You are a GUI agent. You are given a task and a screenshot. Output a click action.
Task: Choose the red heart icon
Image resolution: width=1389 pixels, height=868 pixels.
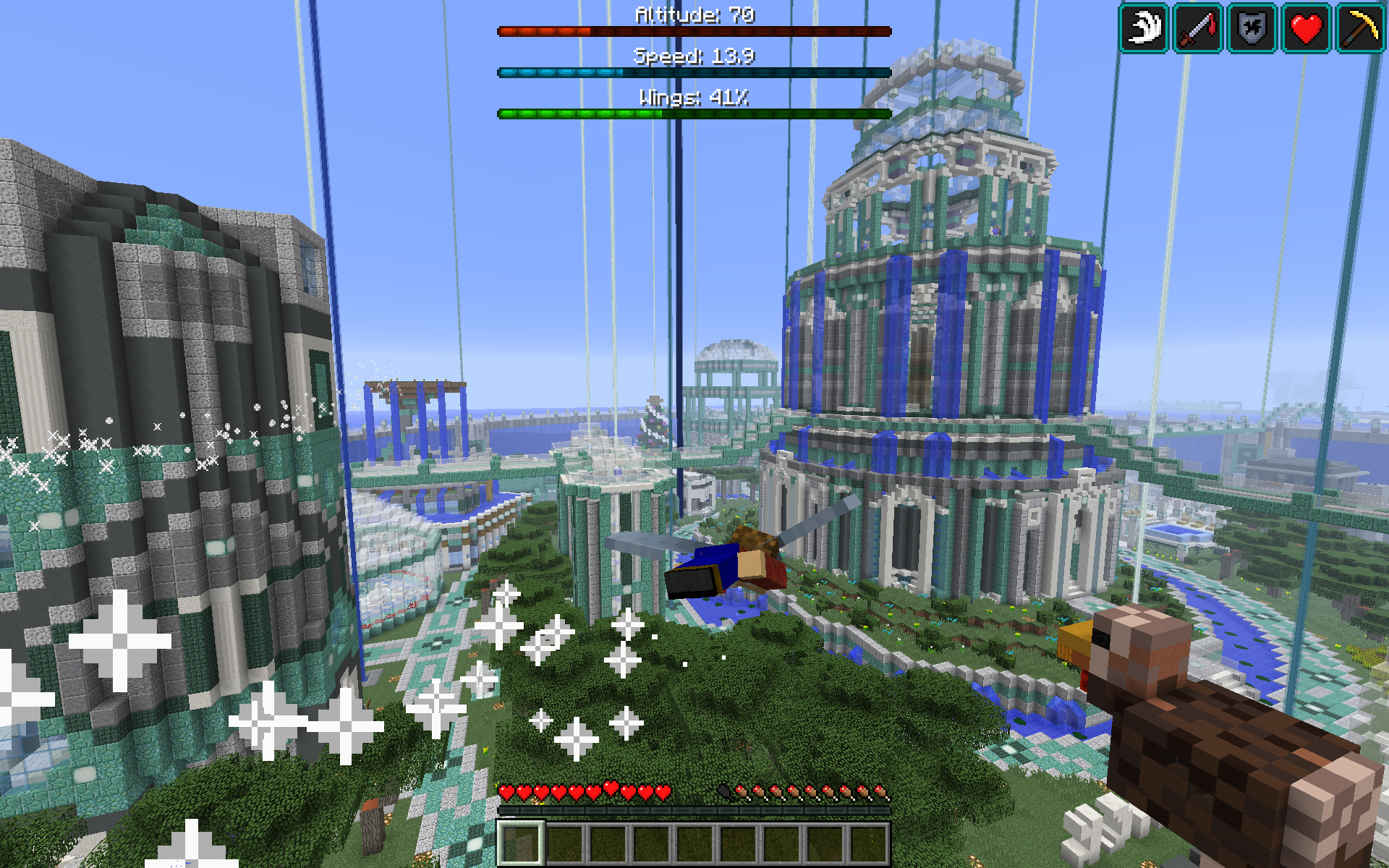point(1306,28)
